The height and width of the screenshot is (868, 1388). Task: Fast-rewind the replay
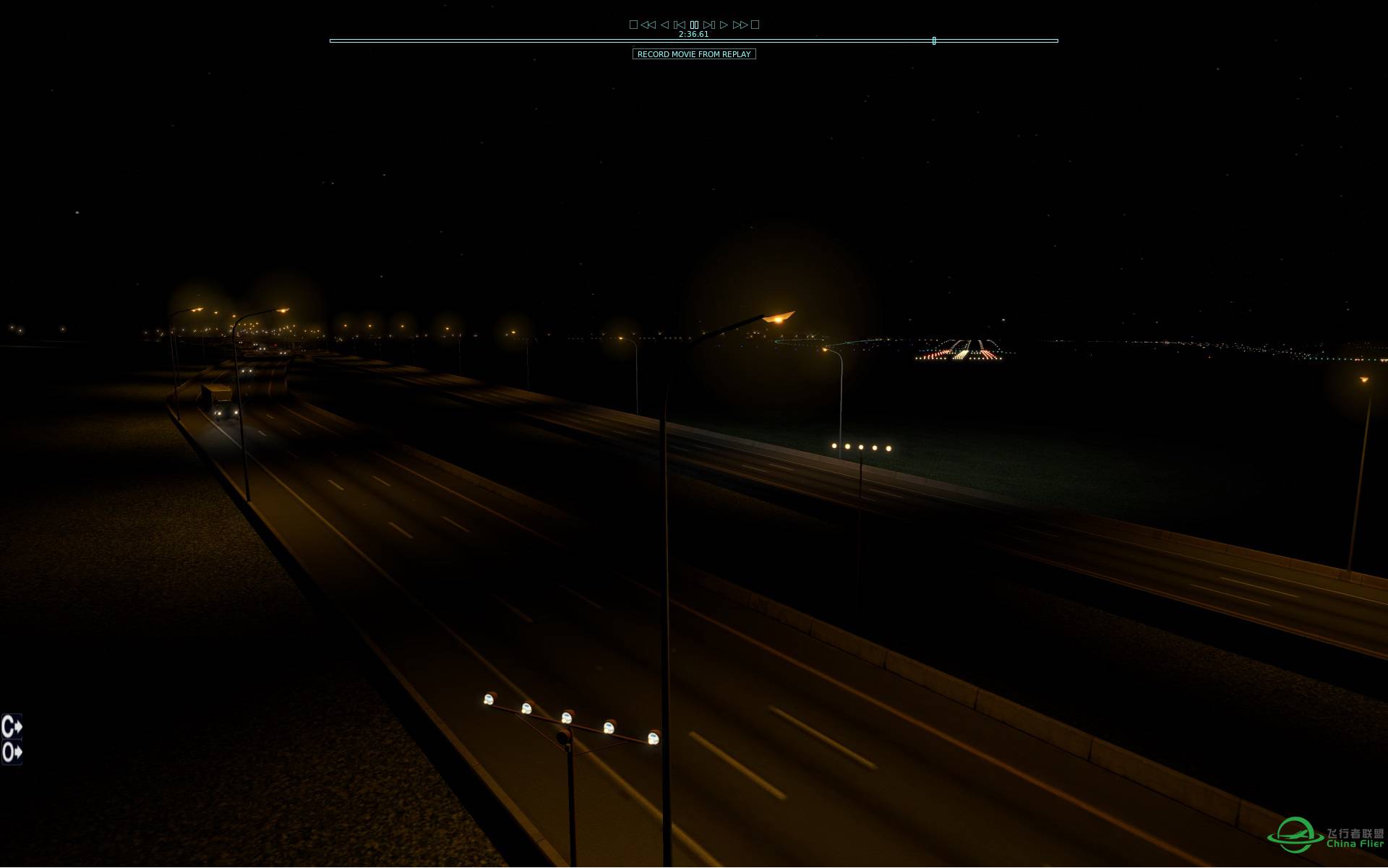point(648,24)
